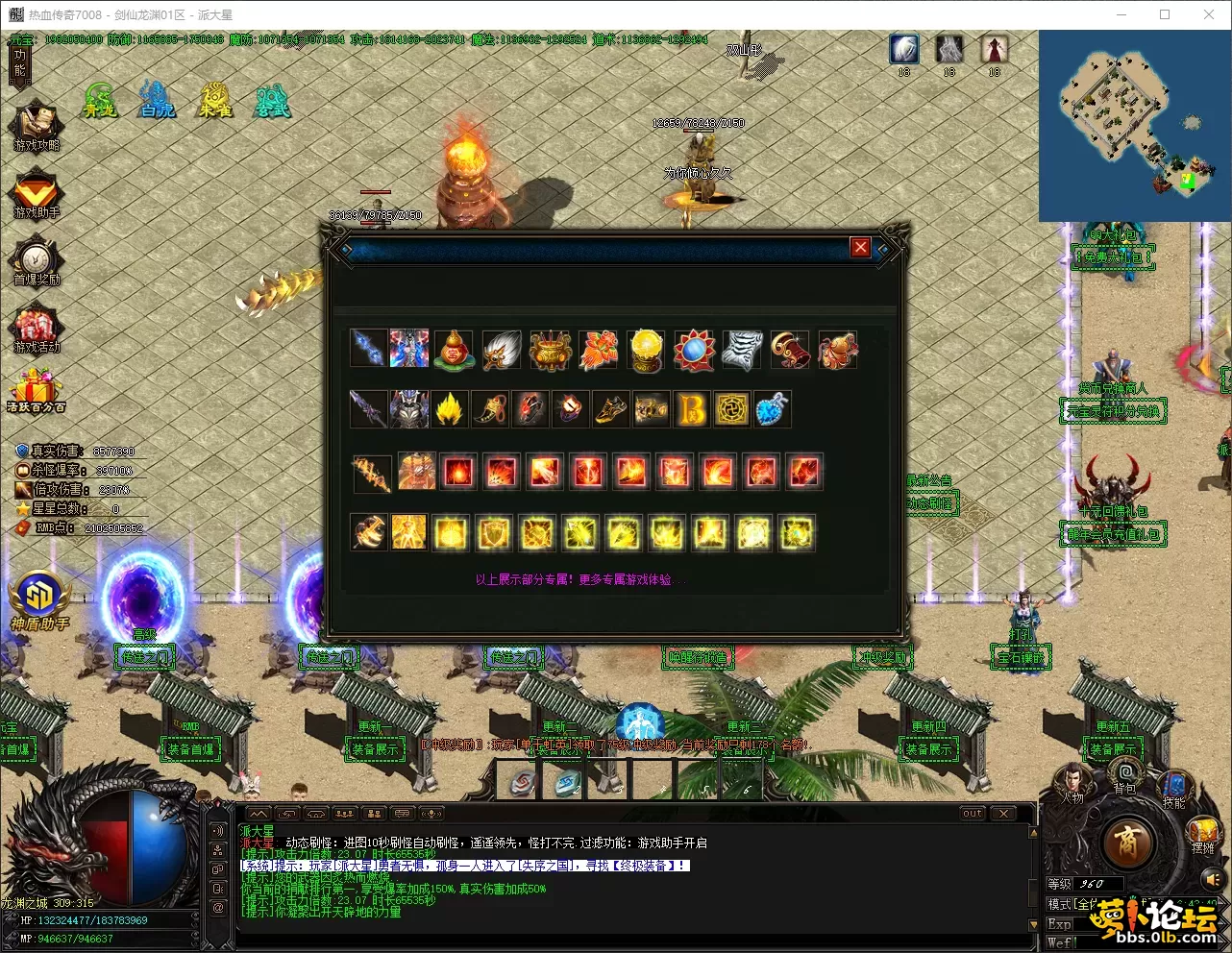Maximize the game window
1232x953 pixels.
click(x=1165, y=14)
